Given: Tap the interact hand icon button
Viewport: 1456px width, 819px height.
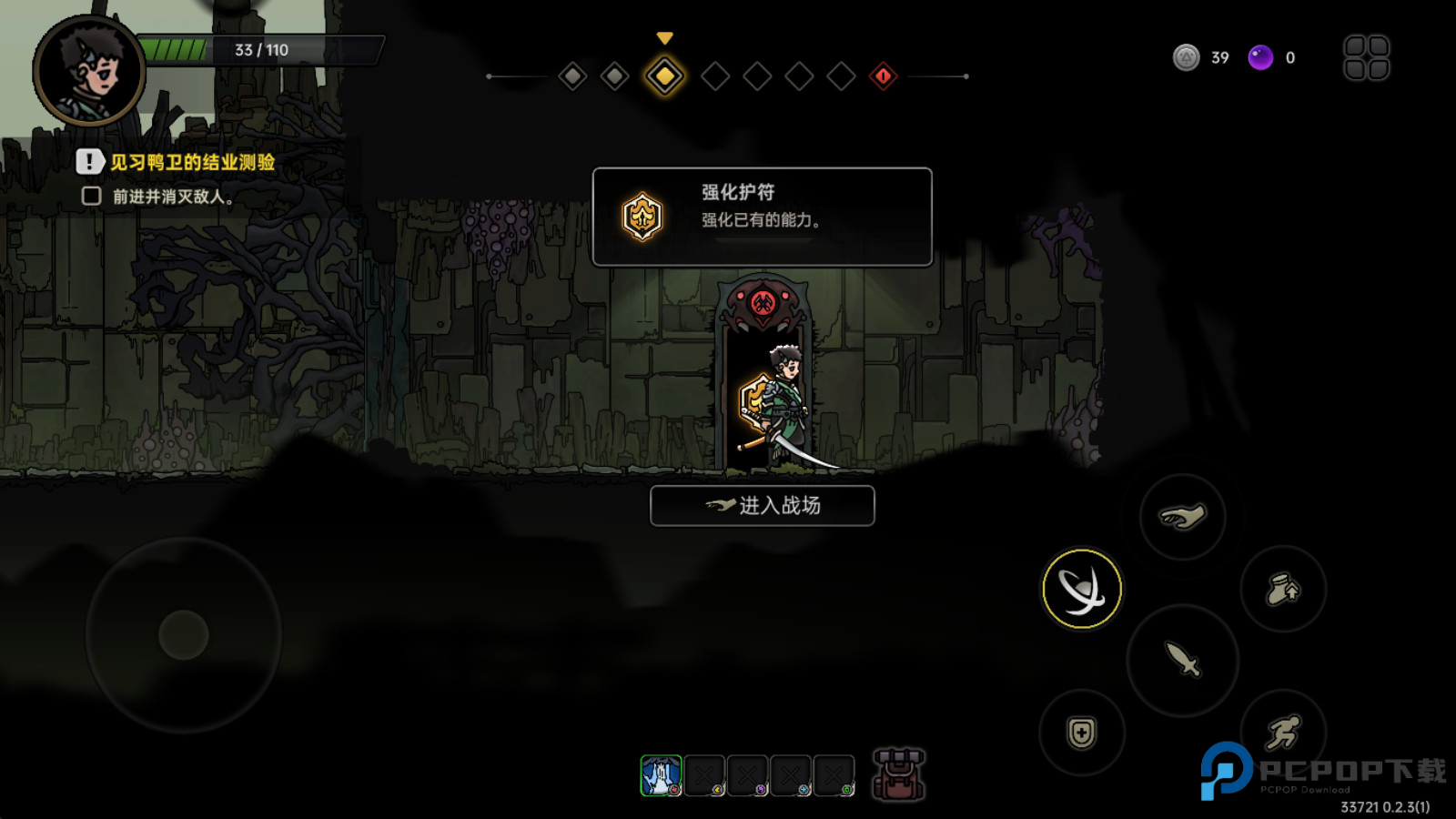Looking at the screenshot, I should coord(1180,515).
